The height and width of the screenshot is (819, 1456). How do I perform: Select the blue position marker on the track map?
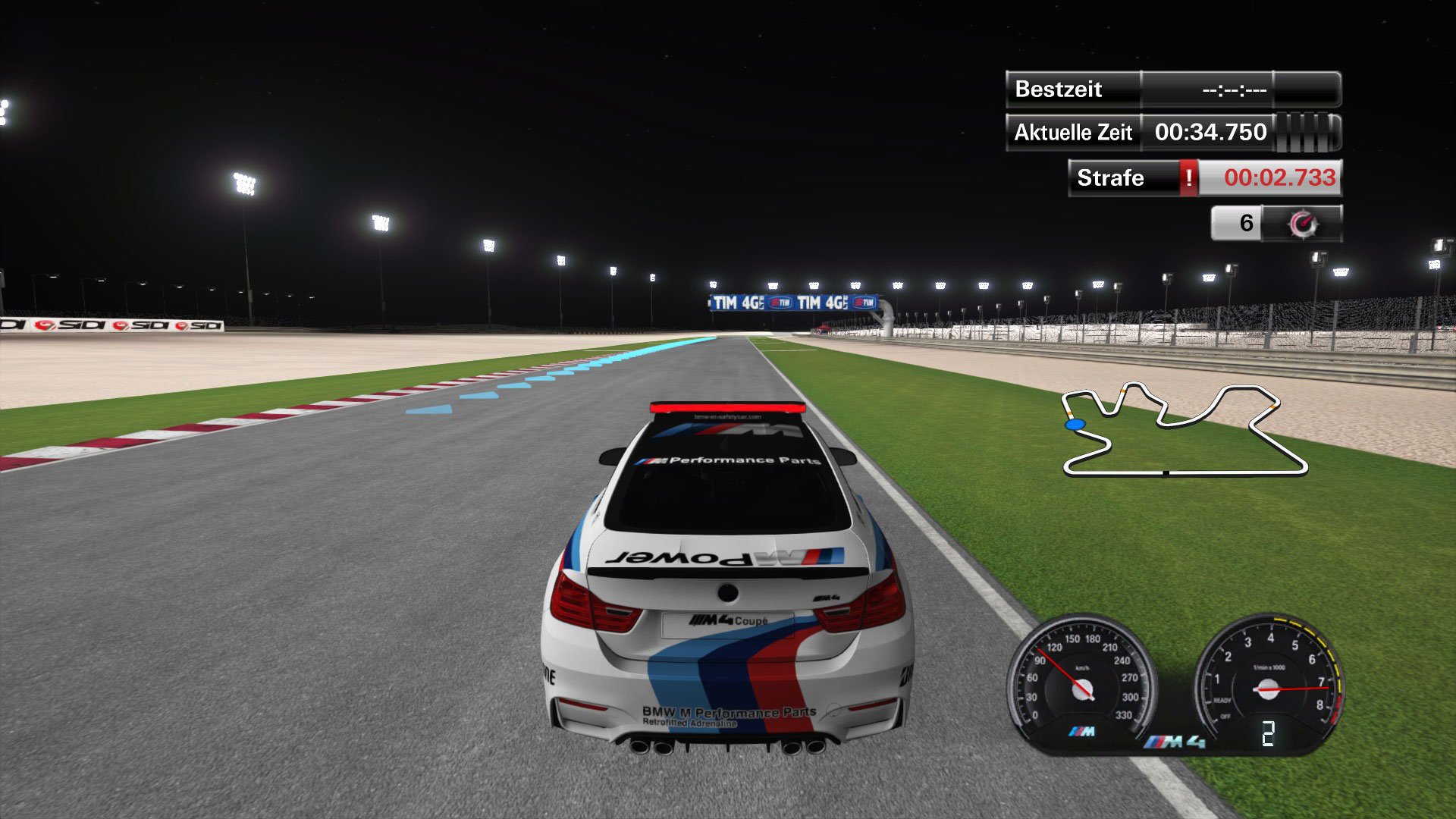click(1074, 424)
